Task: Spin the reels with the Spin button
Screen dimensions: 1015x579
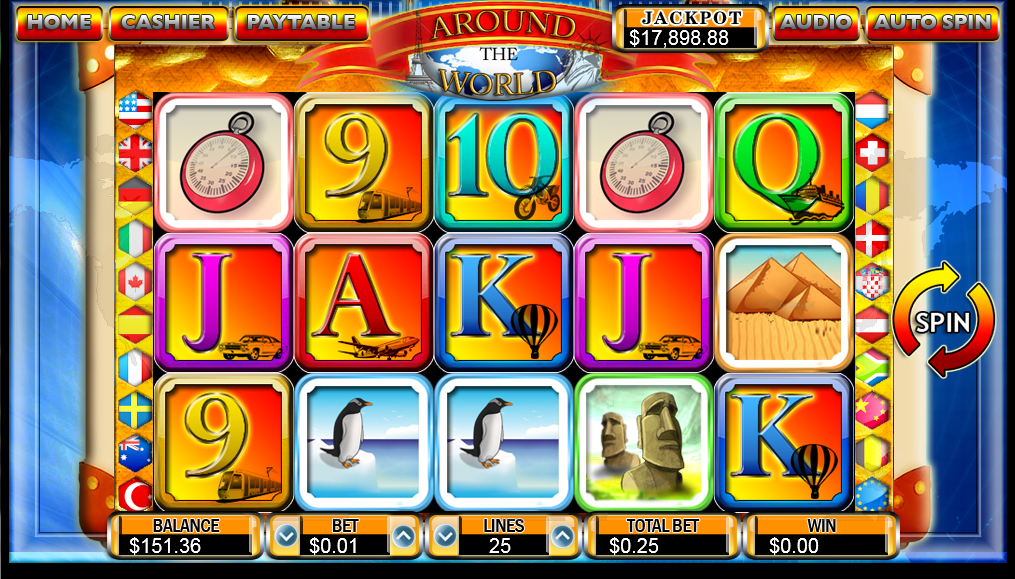Action: (x=943, y=321)
